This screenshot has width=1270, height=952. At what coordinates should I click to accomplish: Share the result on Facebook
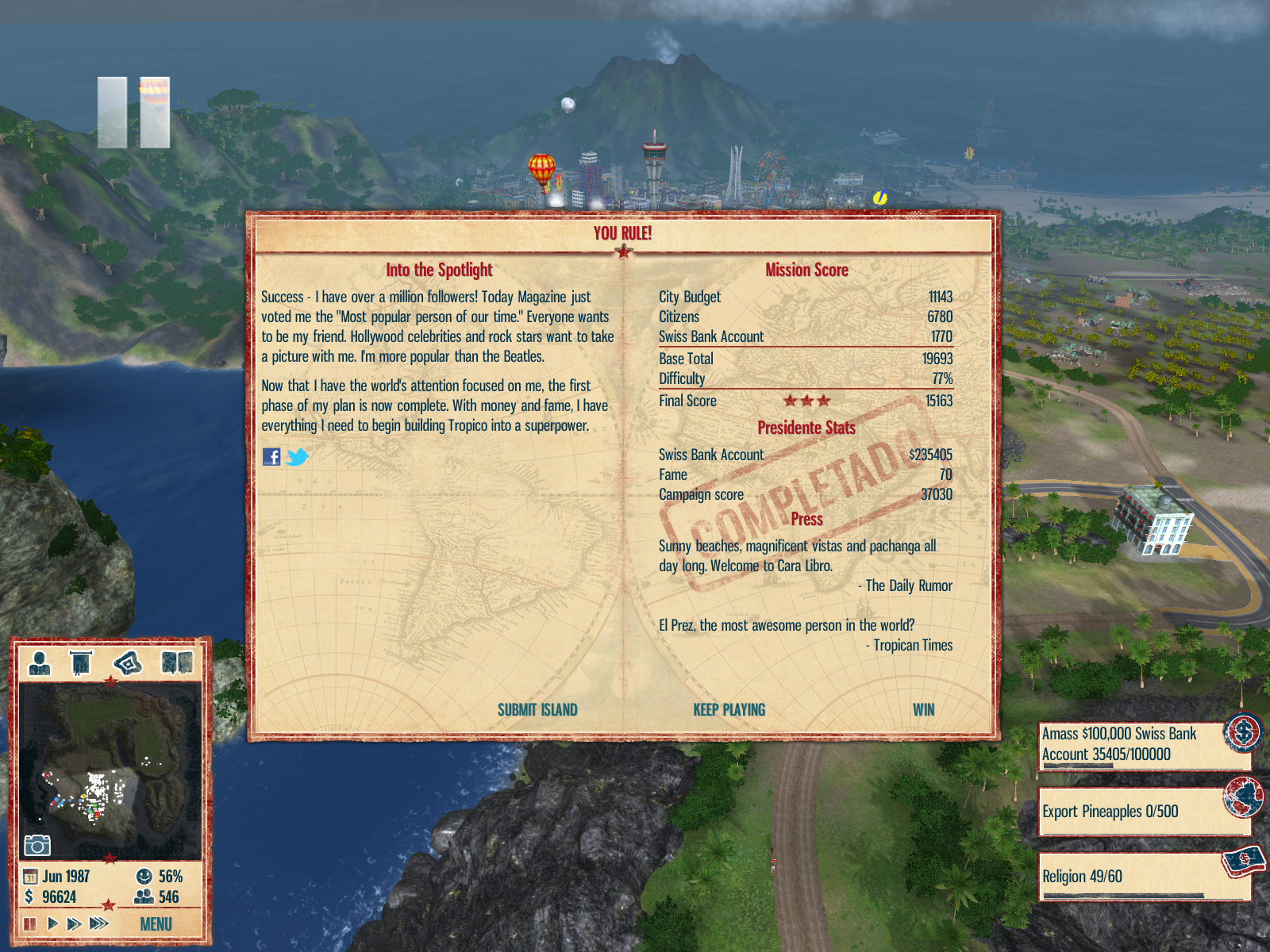[x=271, y=457]
